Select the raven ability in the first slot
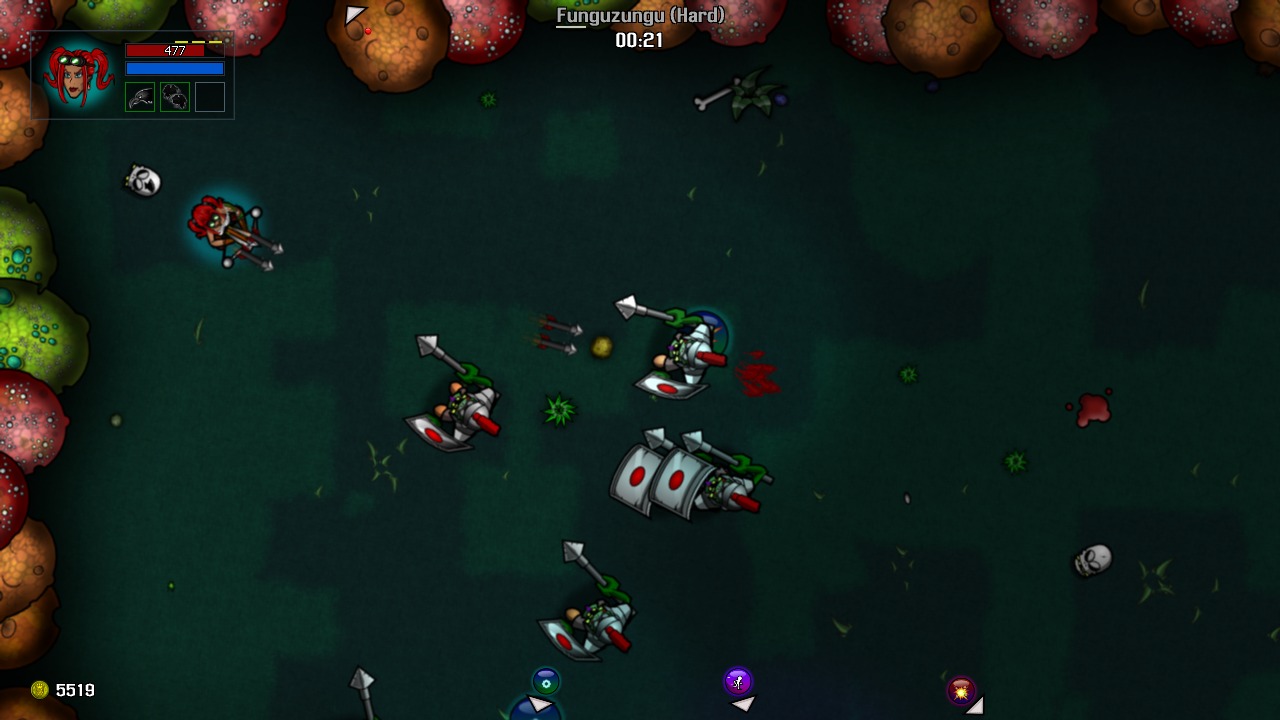1280x720 pixels. pyautogui.click(x=140, y=97)
